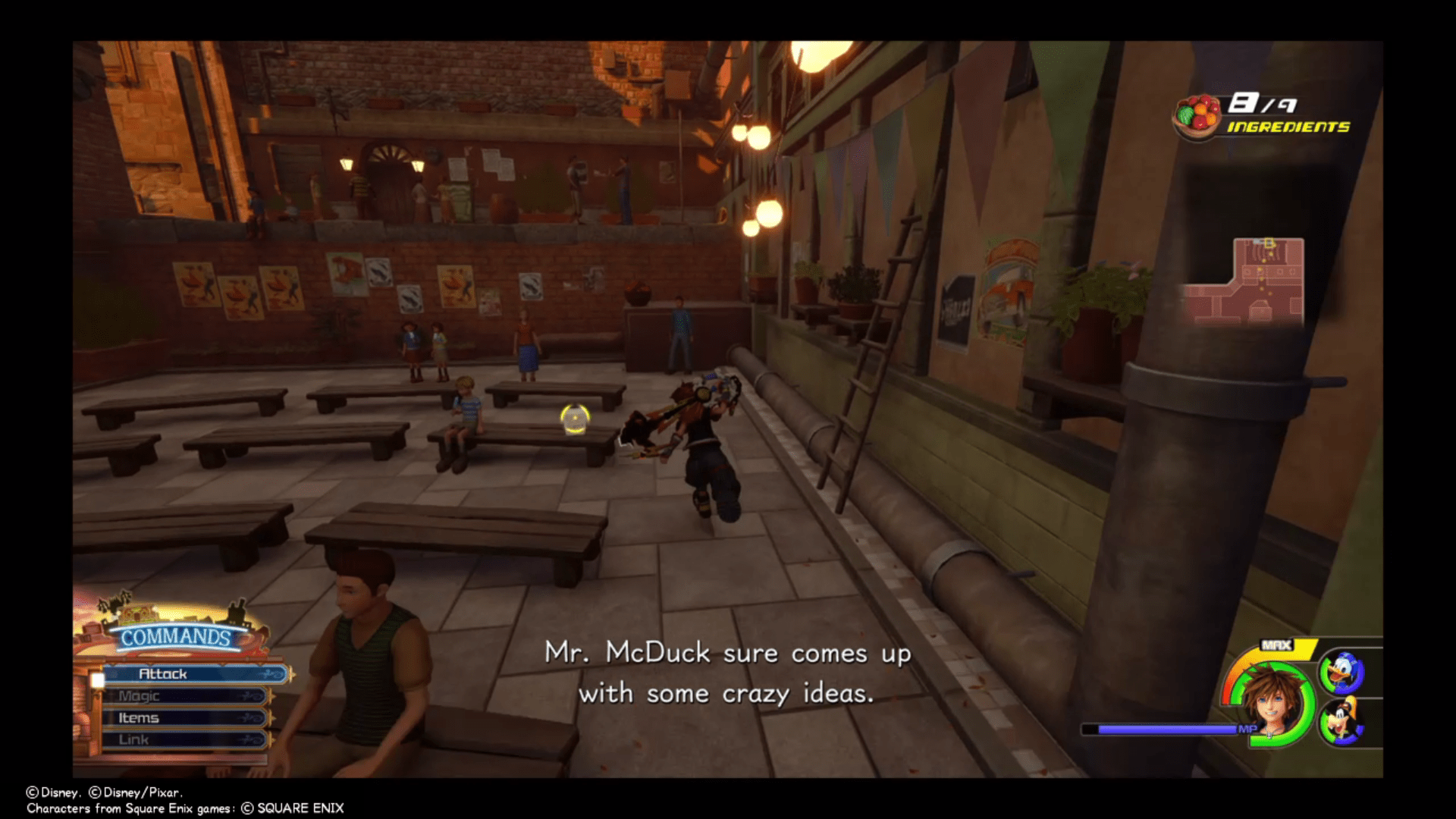
Task: Select the Attack command
Action: [163, 674]
